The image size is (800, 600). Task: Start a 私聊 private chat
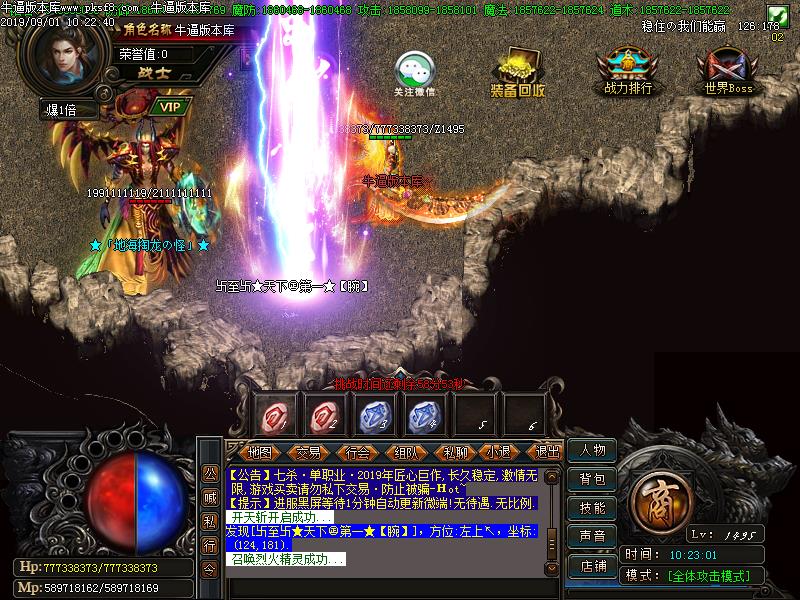tap(455, 452)
